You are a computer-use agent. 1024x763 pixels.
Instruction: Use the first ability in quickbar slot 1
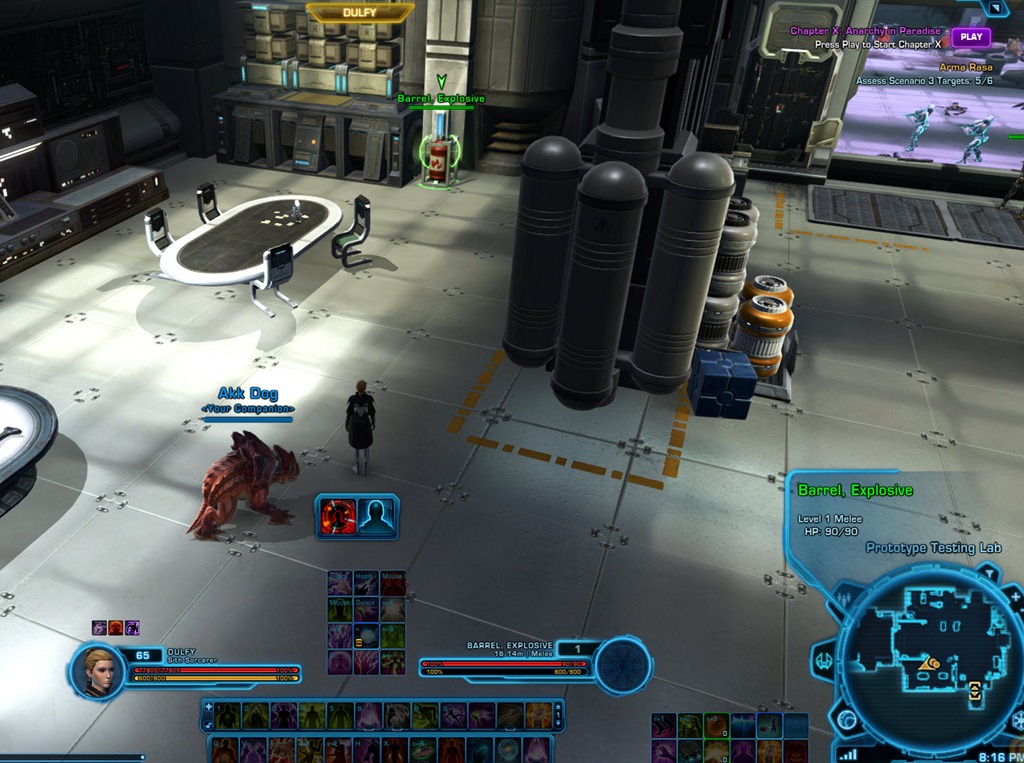[x=228, y=715]
